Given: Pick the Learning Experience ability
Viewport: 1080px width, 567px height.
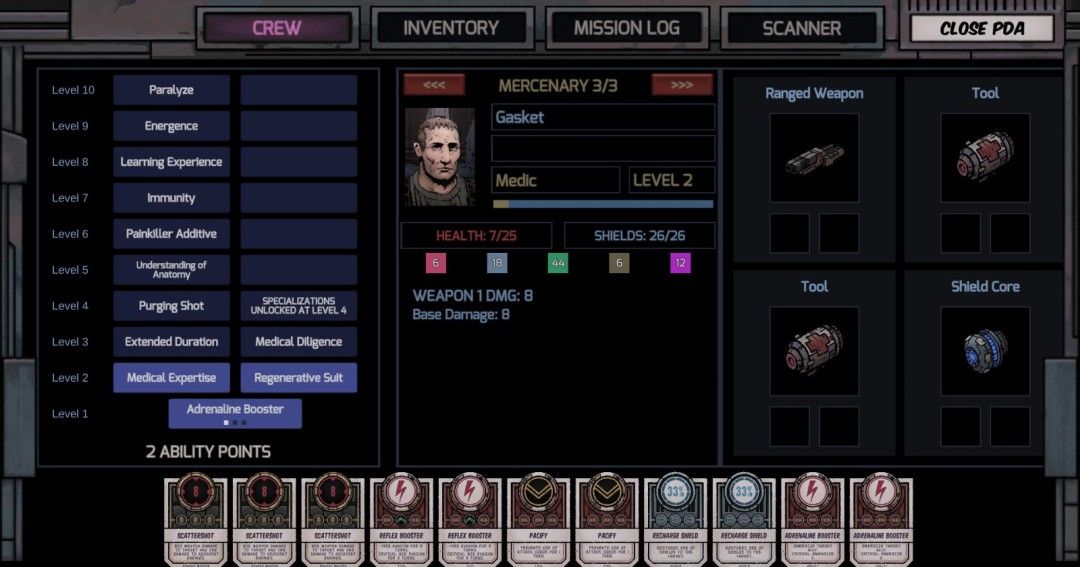Looking at the screenshot, I should click(x=171, y=162).
